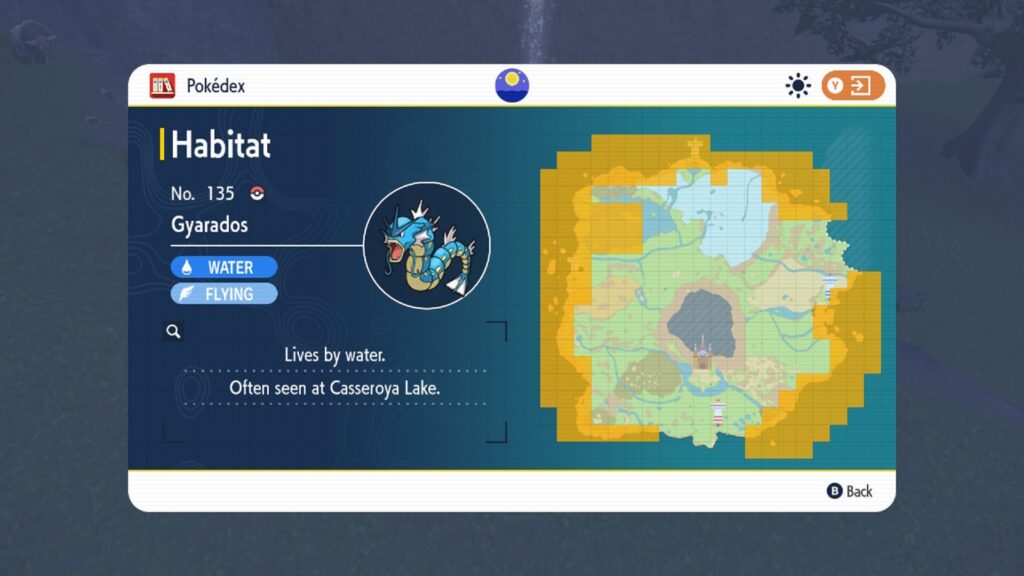Toggle the sun daytime icon
This screenshot has width=1024, height=576.
point(797,86)
